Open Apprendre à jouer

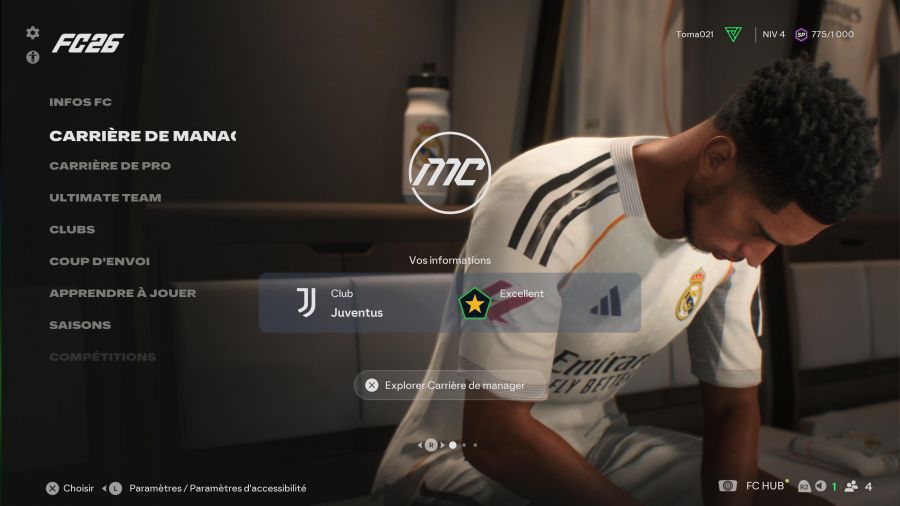[122, 293]
